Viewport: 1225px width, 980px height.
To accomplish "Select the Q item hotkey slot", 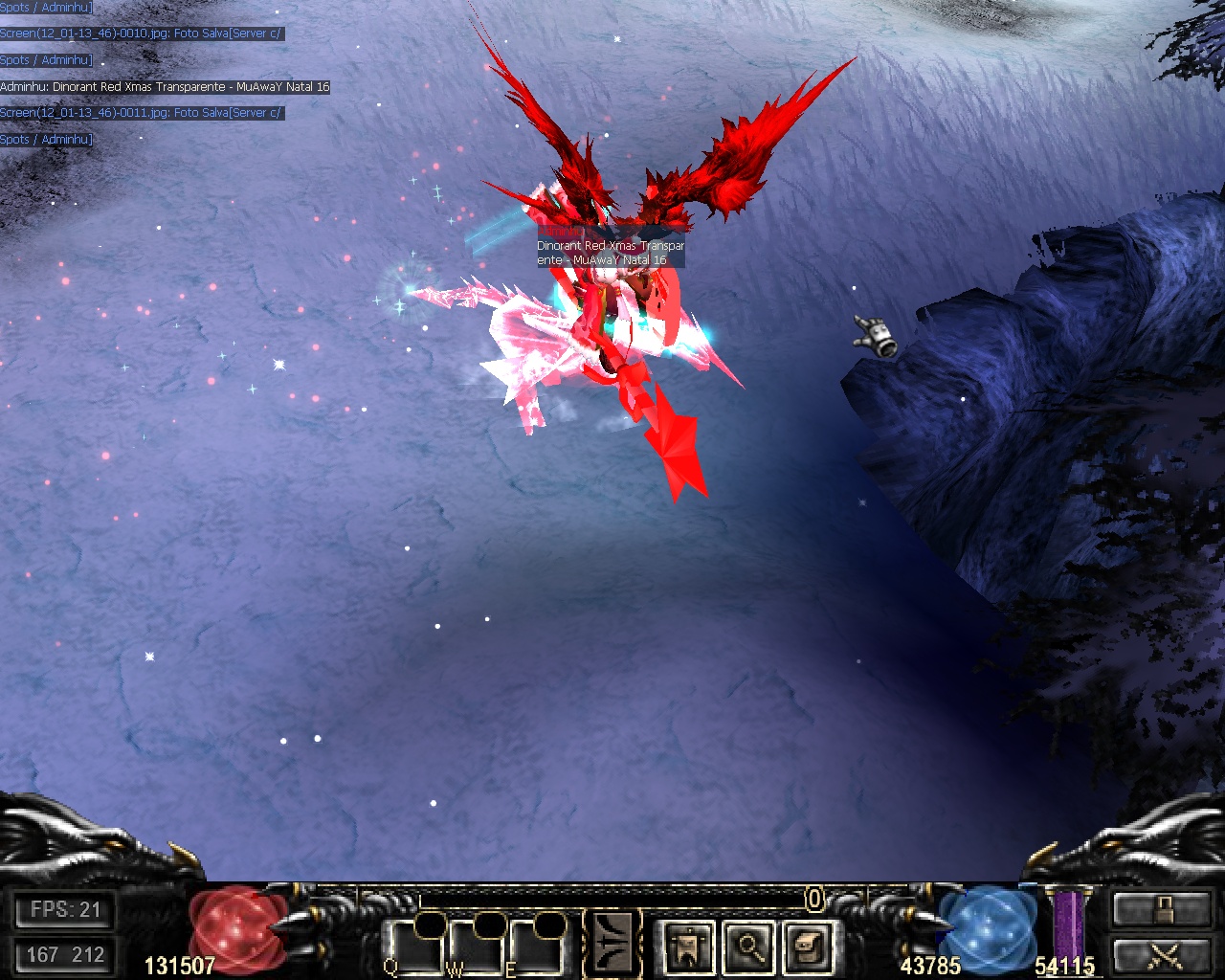I will (x=414, y=946).
